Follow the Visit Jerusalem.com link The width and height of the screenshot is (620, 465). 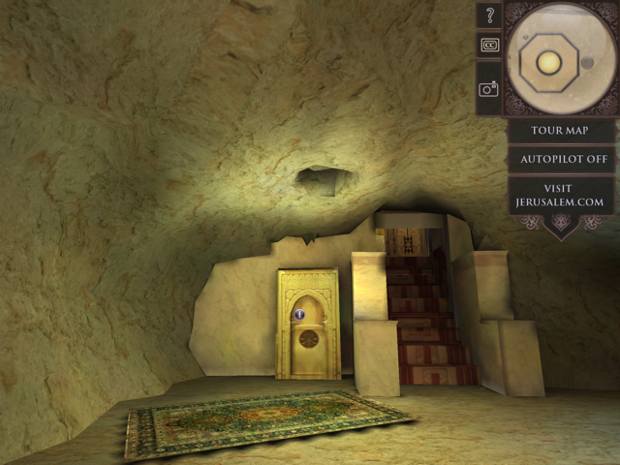(560, 195)
